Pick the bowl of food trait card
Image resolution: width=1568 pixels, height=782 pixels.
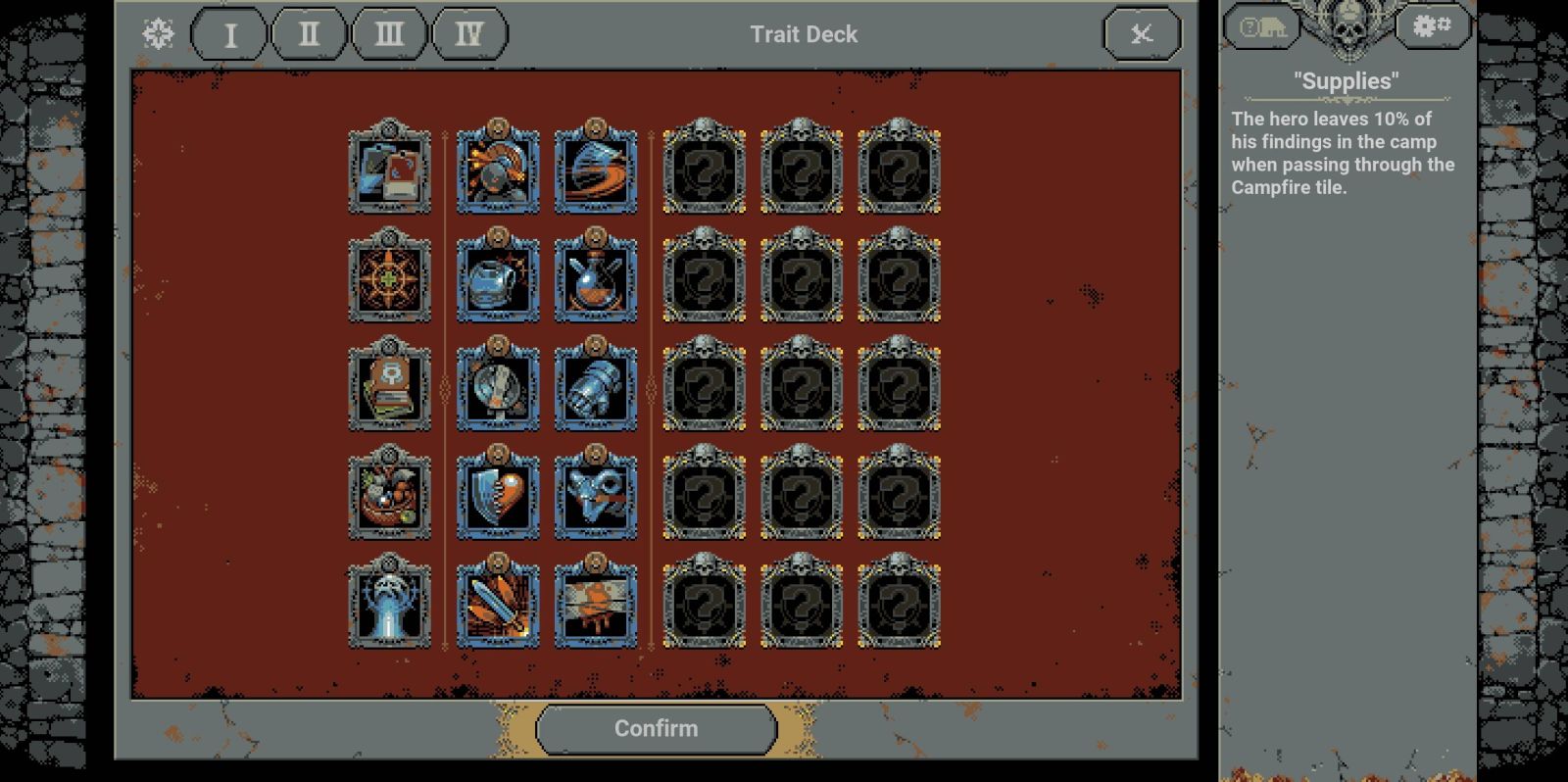pyautogui.click(x=390, y=495)
